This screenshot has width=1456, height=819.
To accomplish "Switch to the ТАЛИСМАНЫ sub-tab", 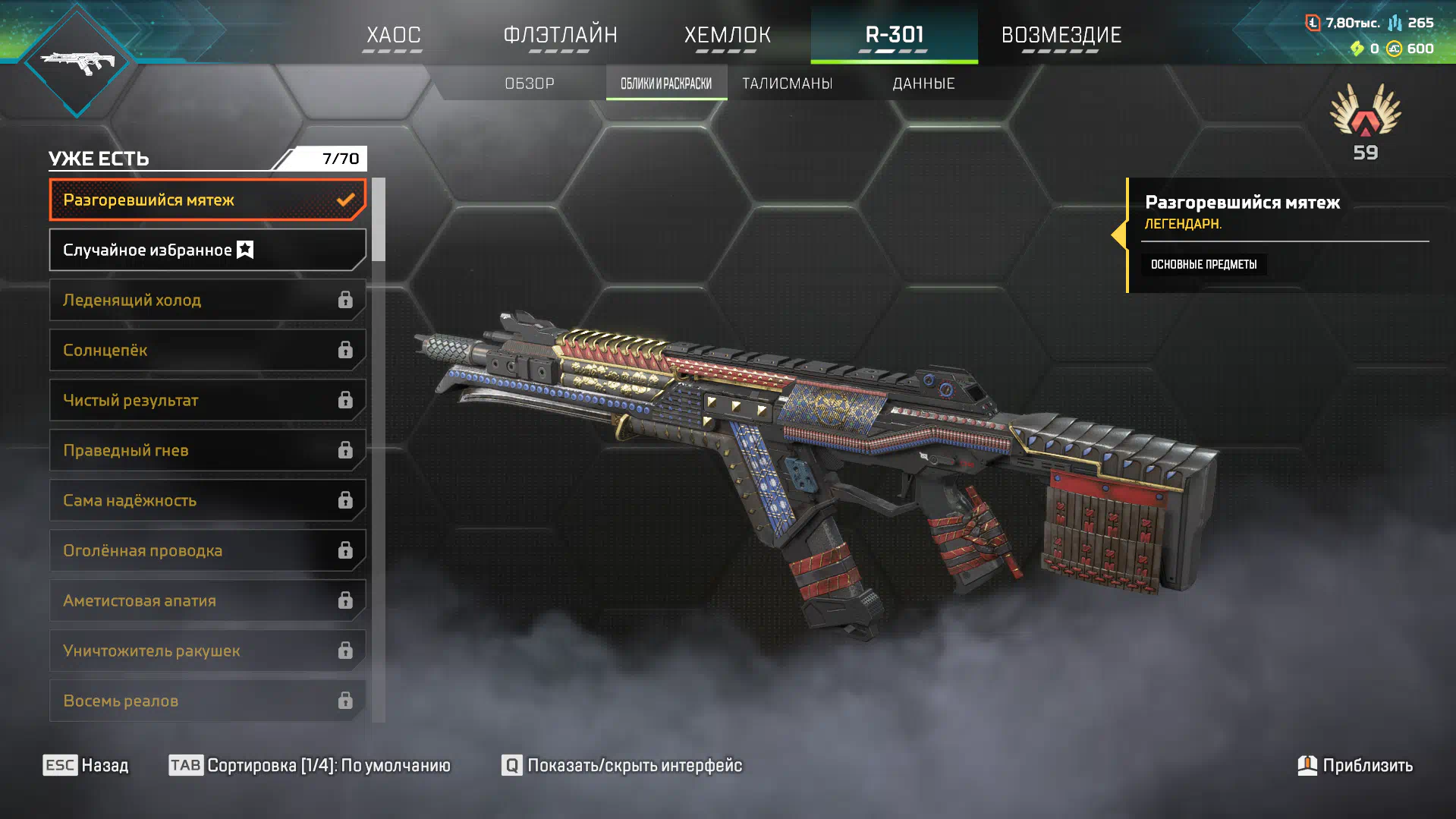I will pyautogui.click(x=787, y=83).
